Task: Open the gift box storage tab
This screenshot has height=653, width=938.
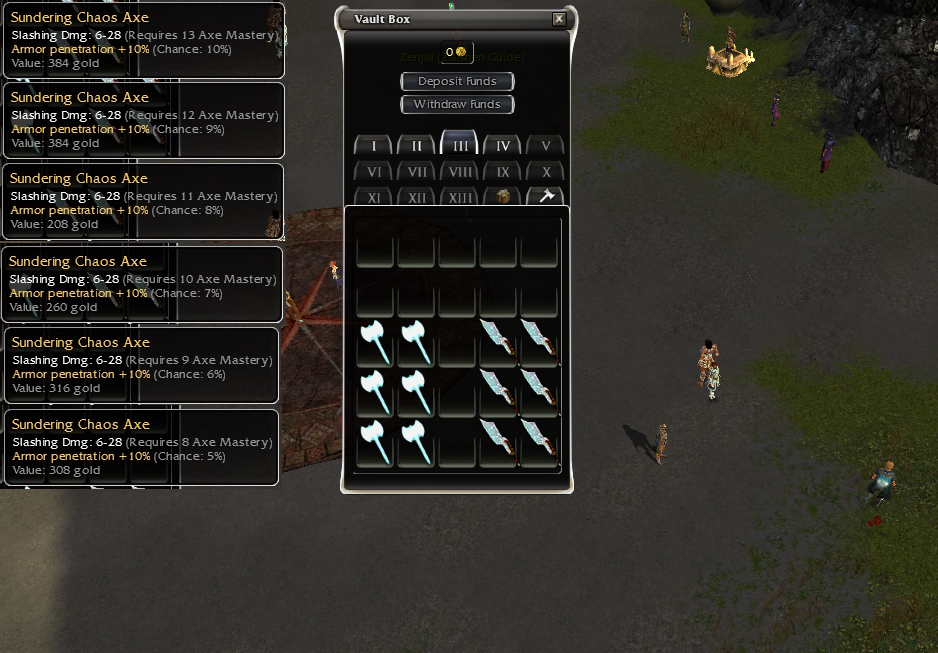Action: click(x=503, y=197)
